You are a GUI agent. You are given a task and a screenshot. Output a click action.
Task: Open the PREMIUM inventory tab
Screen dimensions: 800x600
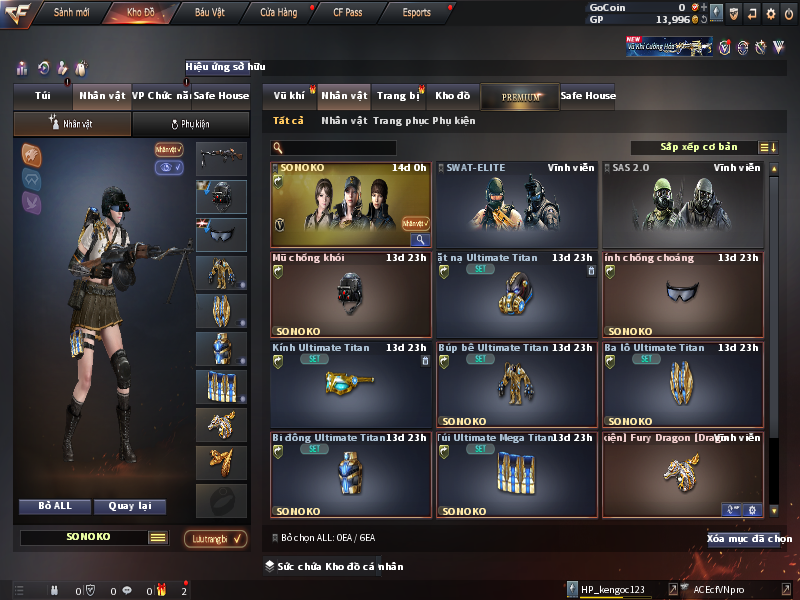tap(520, 96)
